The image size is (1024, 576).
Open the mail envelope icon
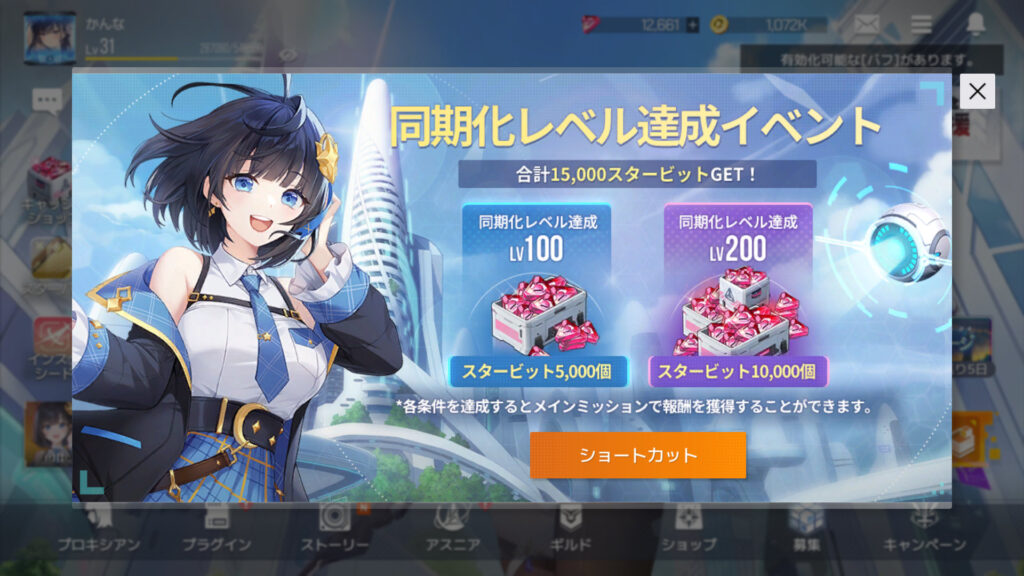point(866,24)
